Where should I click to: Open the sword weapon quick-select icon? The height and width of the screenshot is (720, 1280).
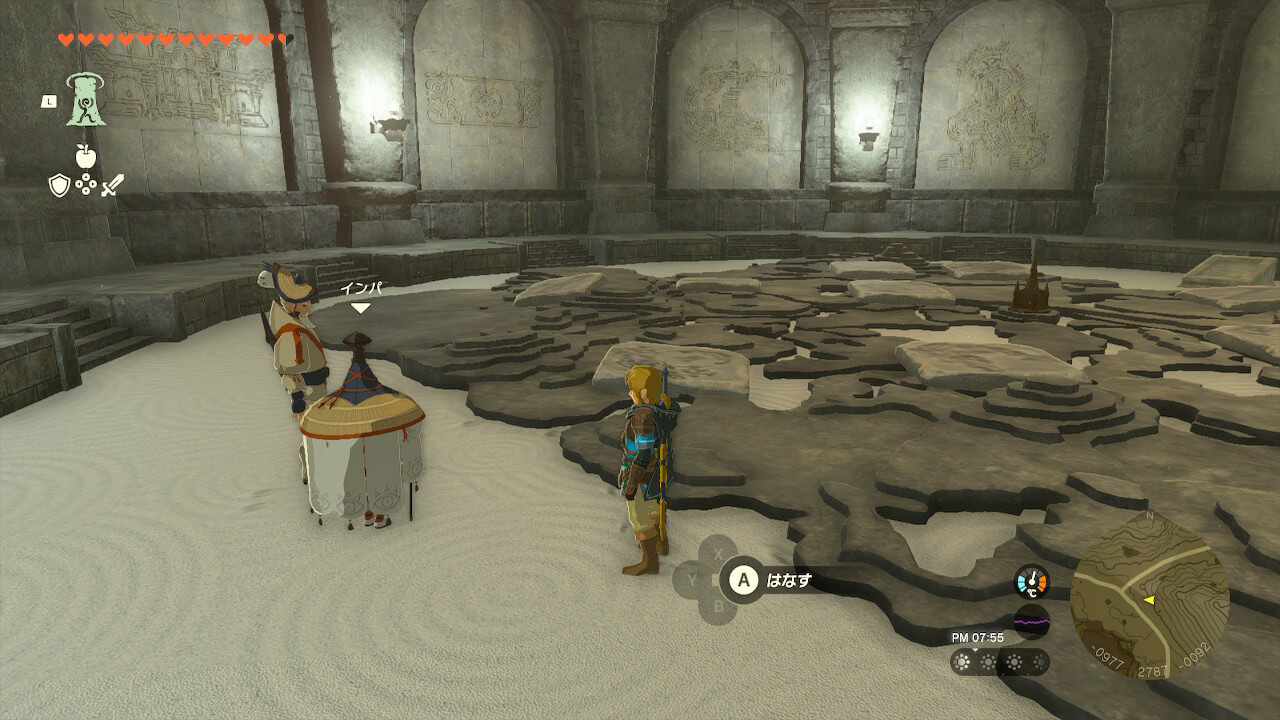pyautogui.click(x=112, y=184)
